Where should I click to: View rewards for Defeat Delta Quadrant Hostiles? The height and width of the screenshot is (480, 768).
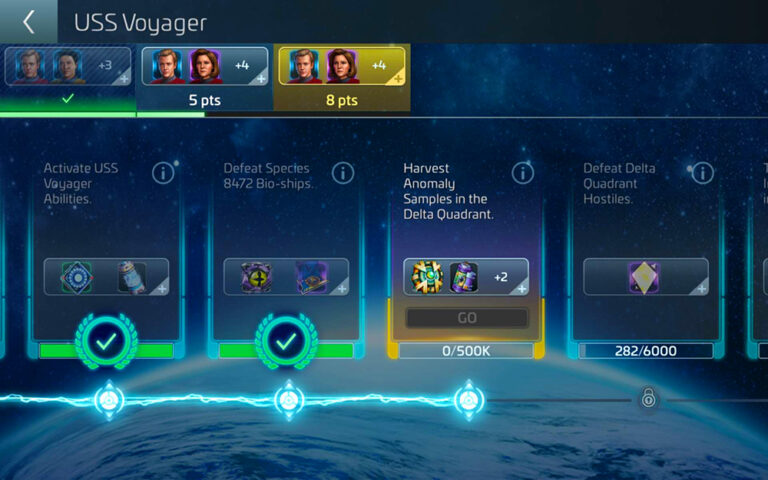(646, 277)
